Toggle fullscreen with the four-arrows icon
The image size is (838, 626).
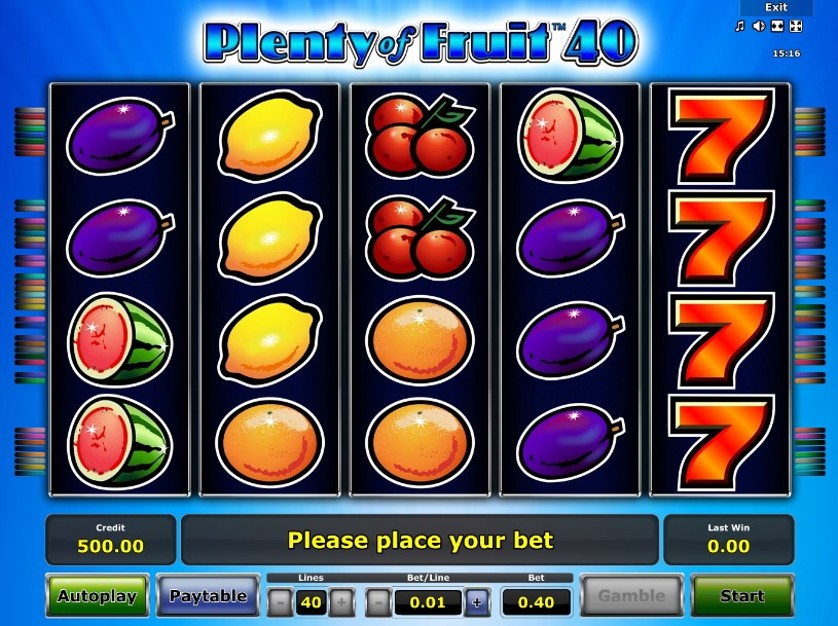point(796,26)
